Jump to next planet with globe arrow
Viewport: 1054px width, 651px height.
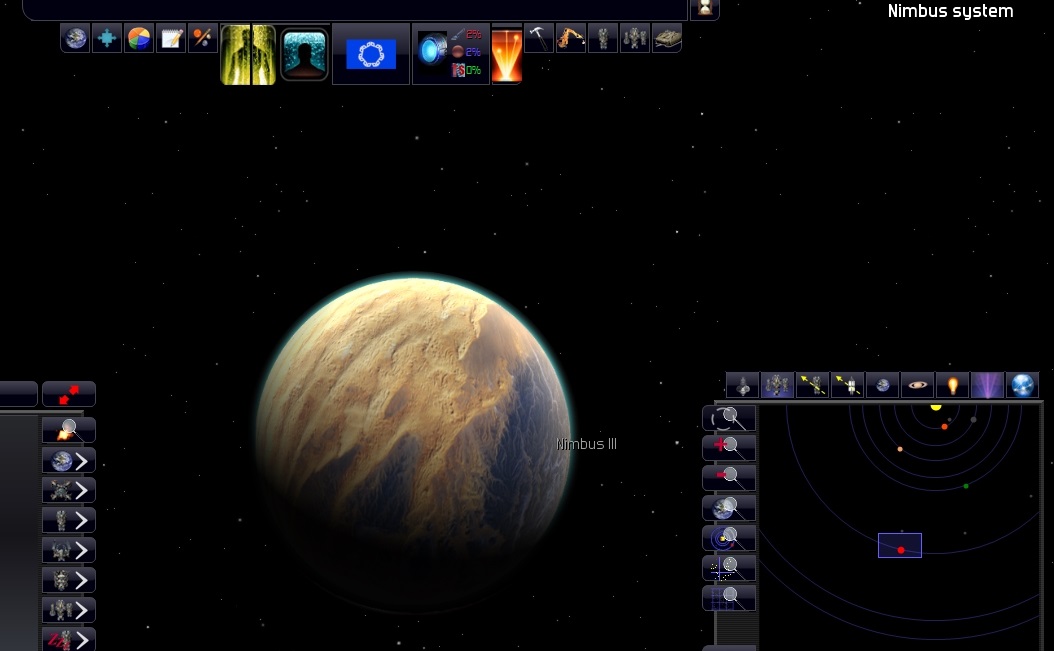coord(69,460)
